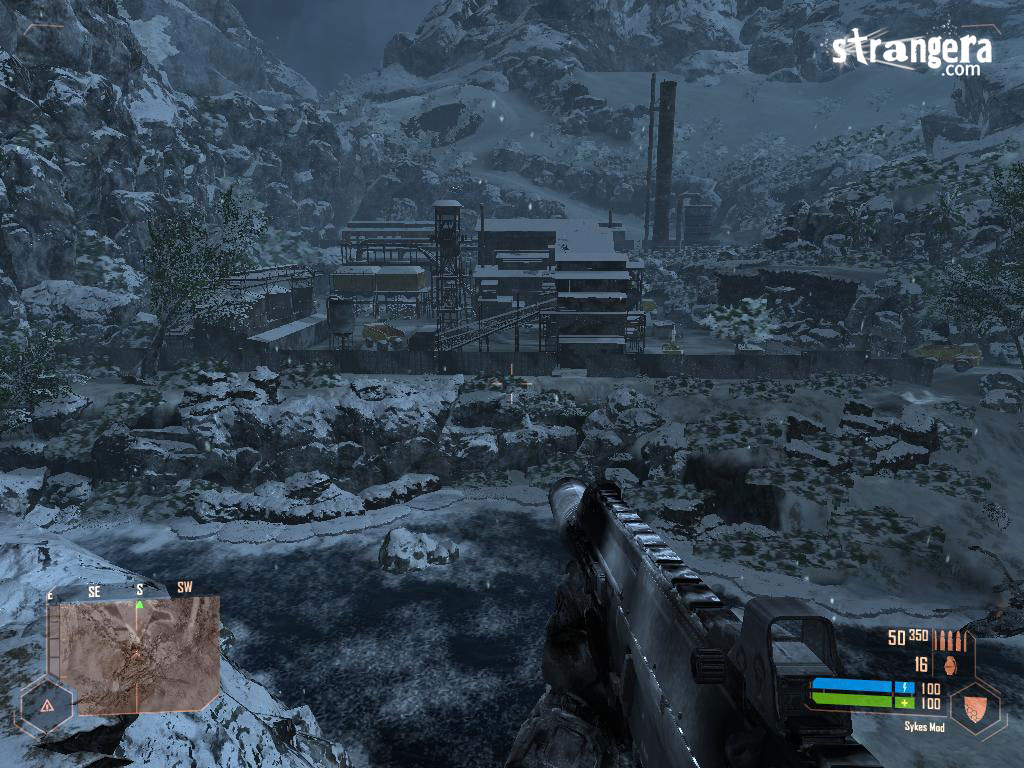Open the tactical minimap radar

point(133,655)
